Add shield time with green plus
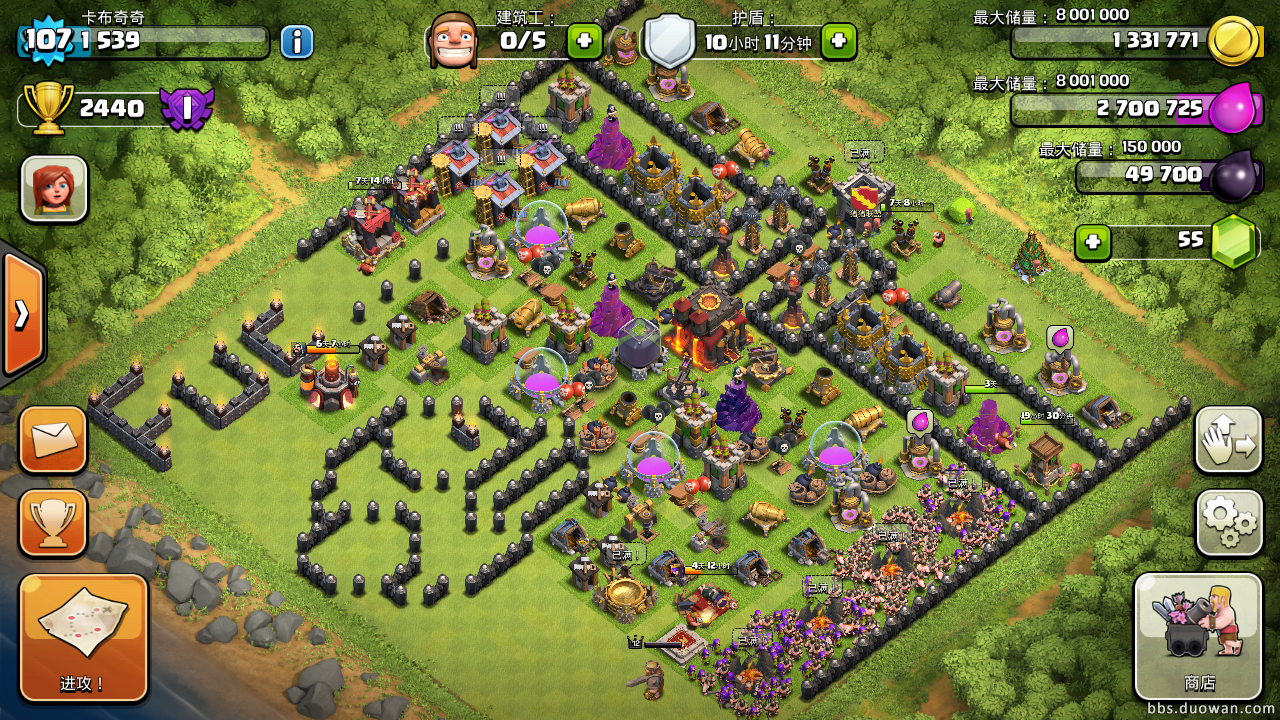This screenshot has width=1280, height=720. point(839,42)
